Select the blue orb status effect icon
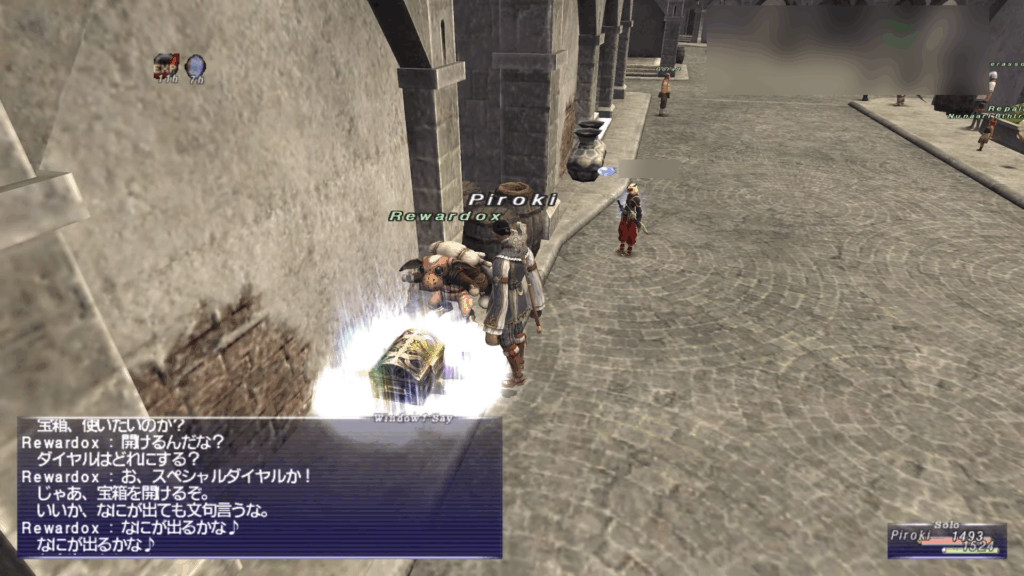Screen dimensions: 1024x576 (195, 66)
